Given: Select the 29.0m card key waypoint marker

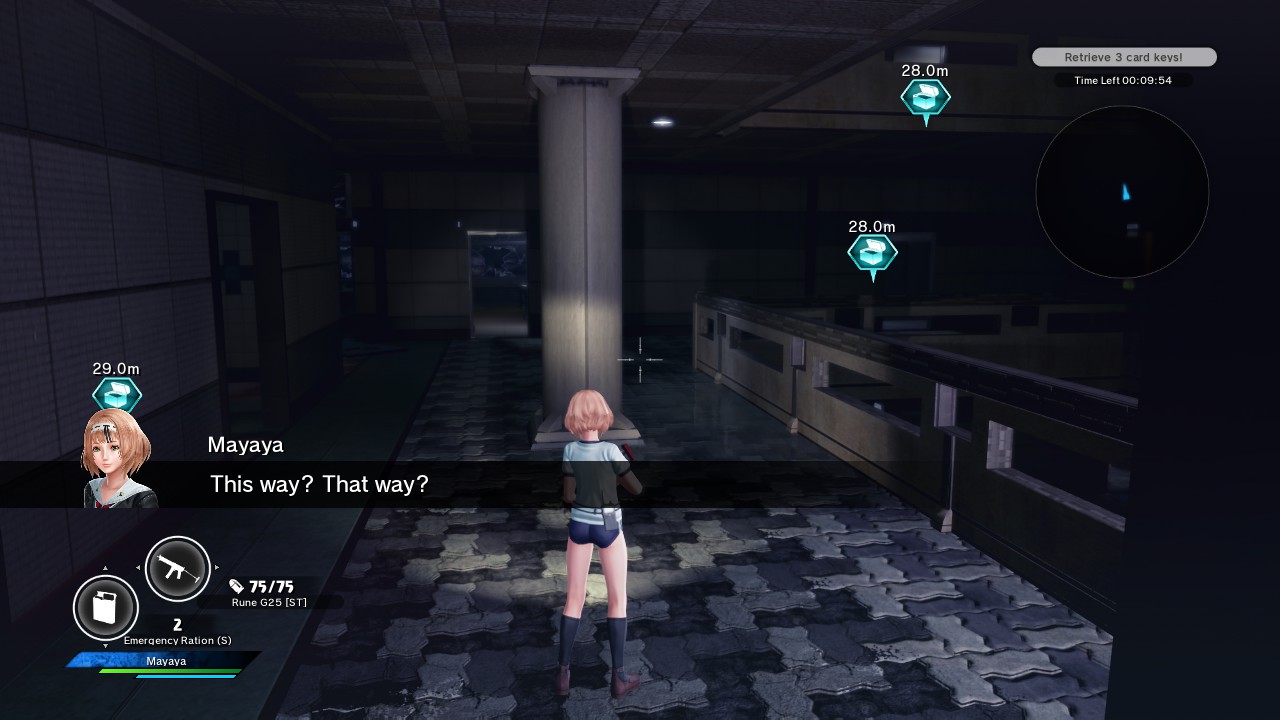Looking at the screenshot, I should (117, 393).
